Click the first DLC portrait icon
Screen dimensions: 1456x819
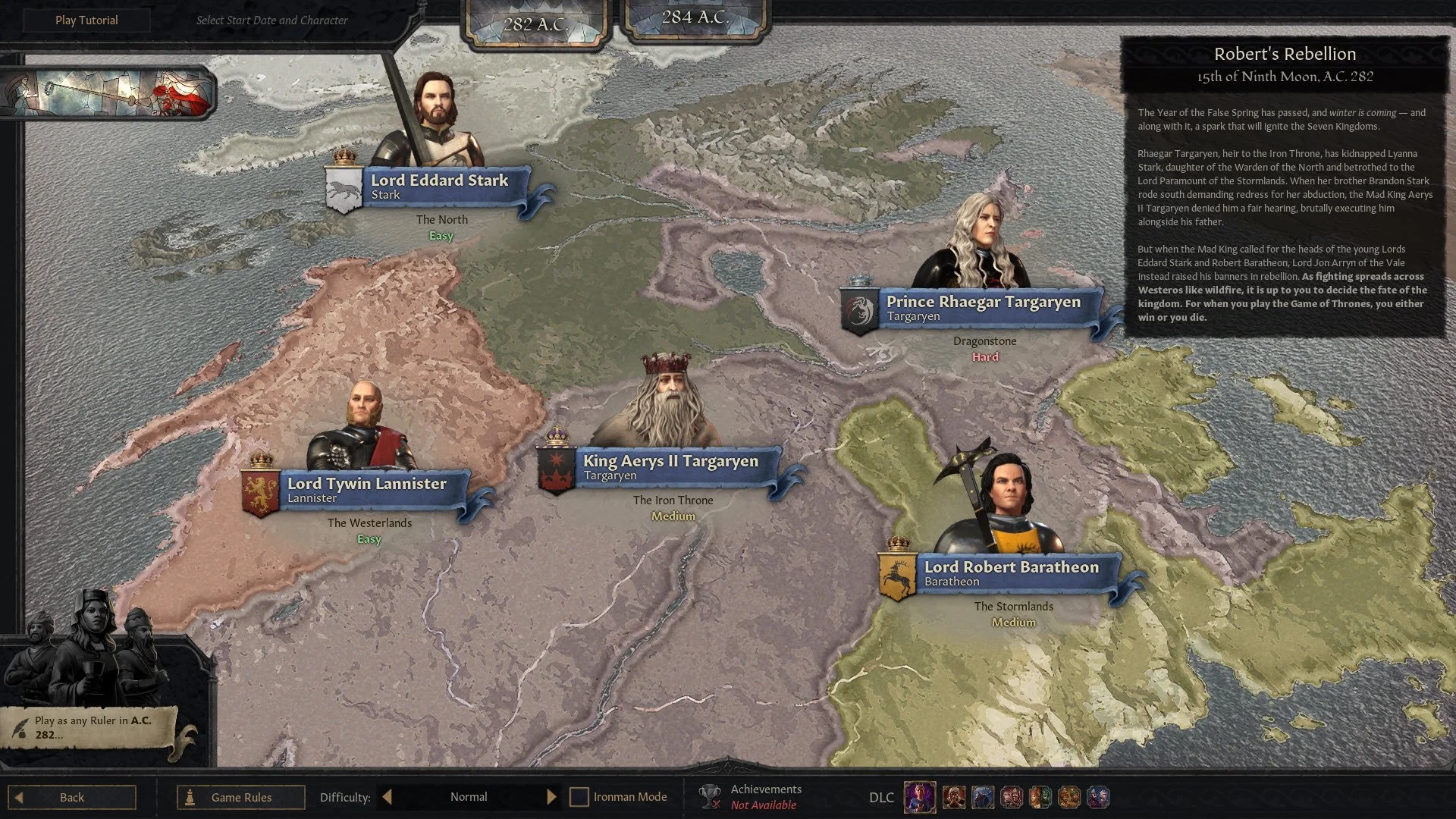tap(919, 797)
